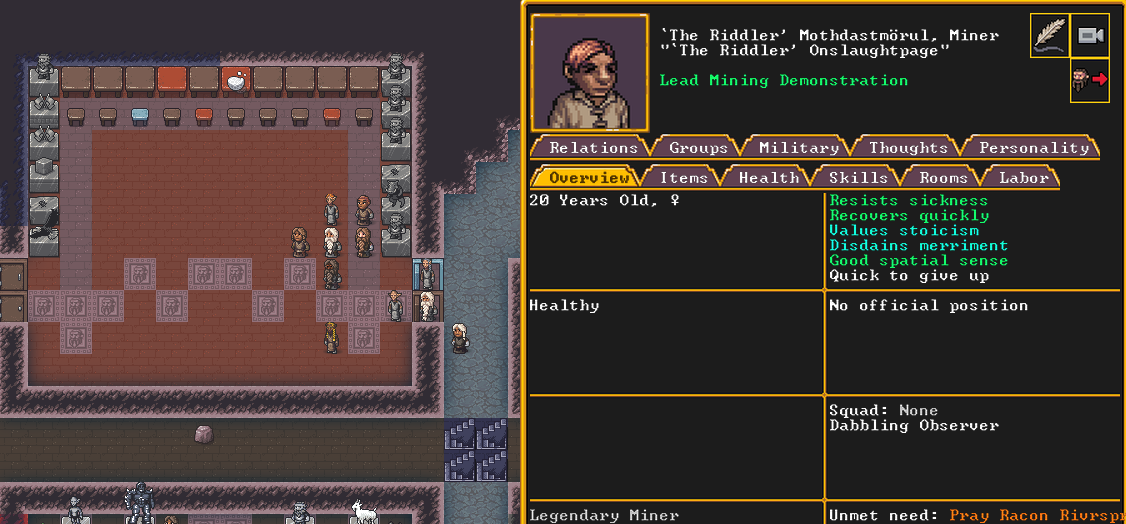This screenshot has width=1126, height=524.
Task: Click the dwarf portrait thumbnail
Action: 590,72
